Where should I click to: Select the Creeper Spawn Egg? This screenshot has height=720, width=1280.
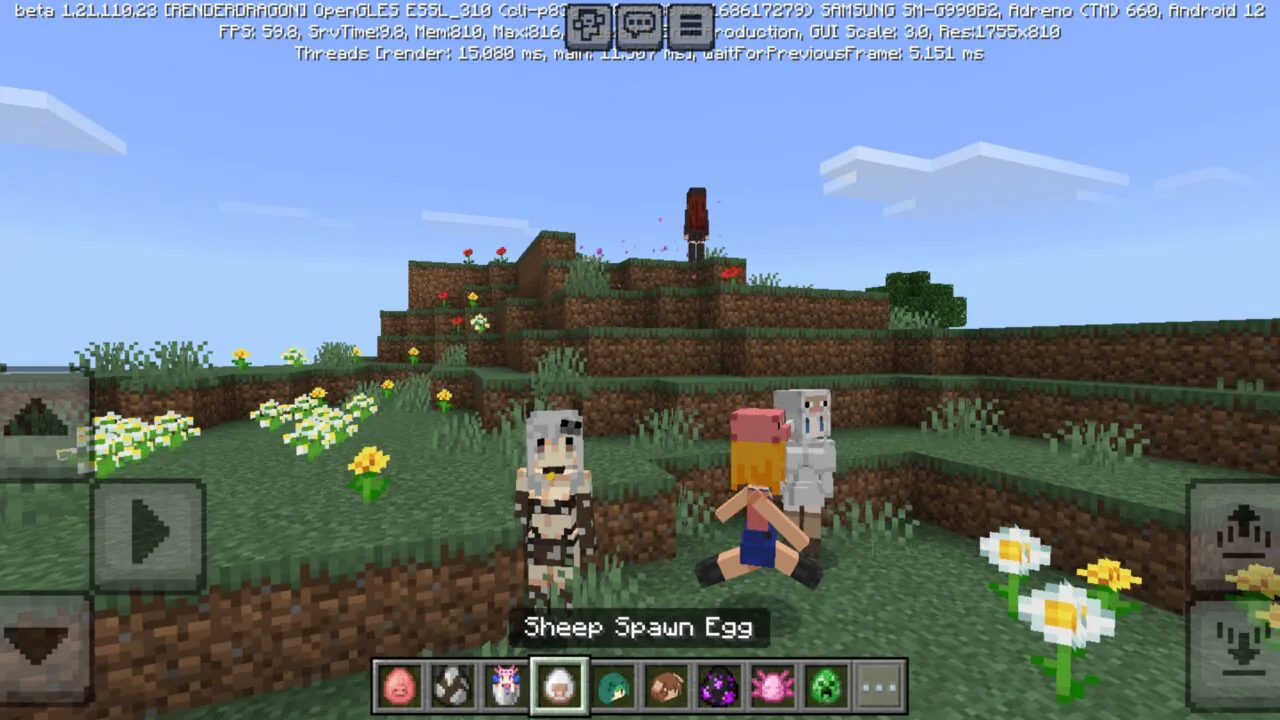[826, 684]
